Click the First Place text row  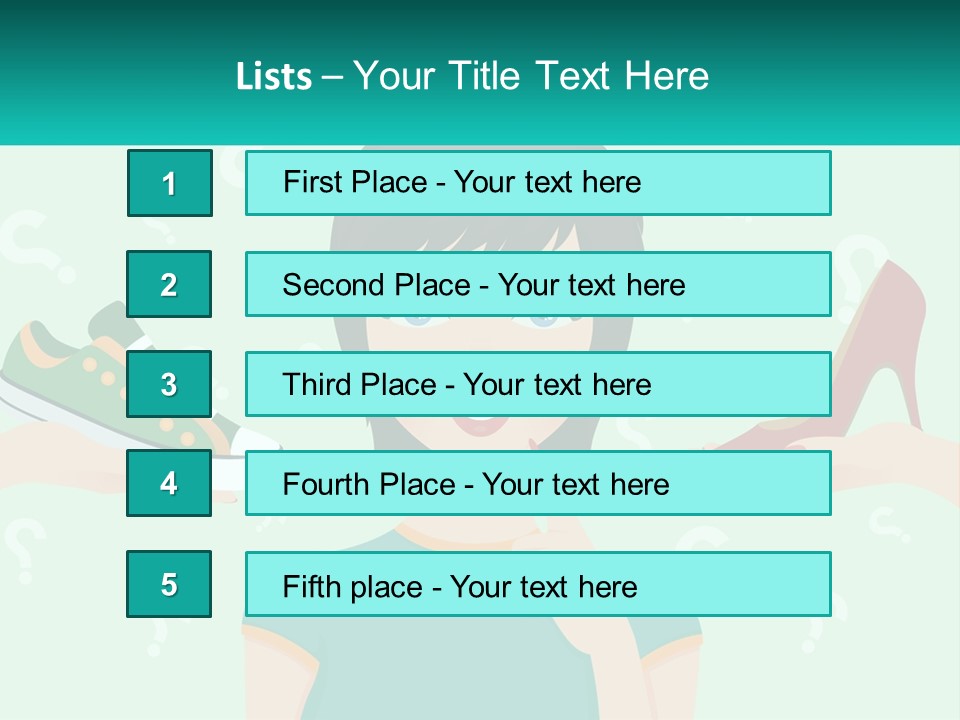pyautogui.click(x=538, y=183)
